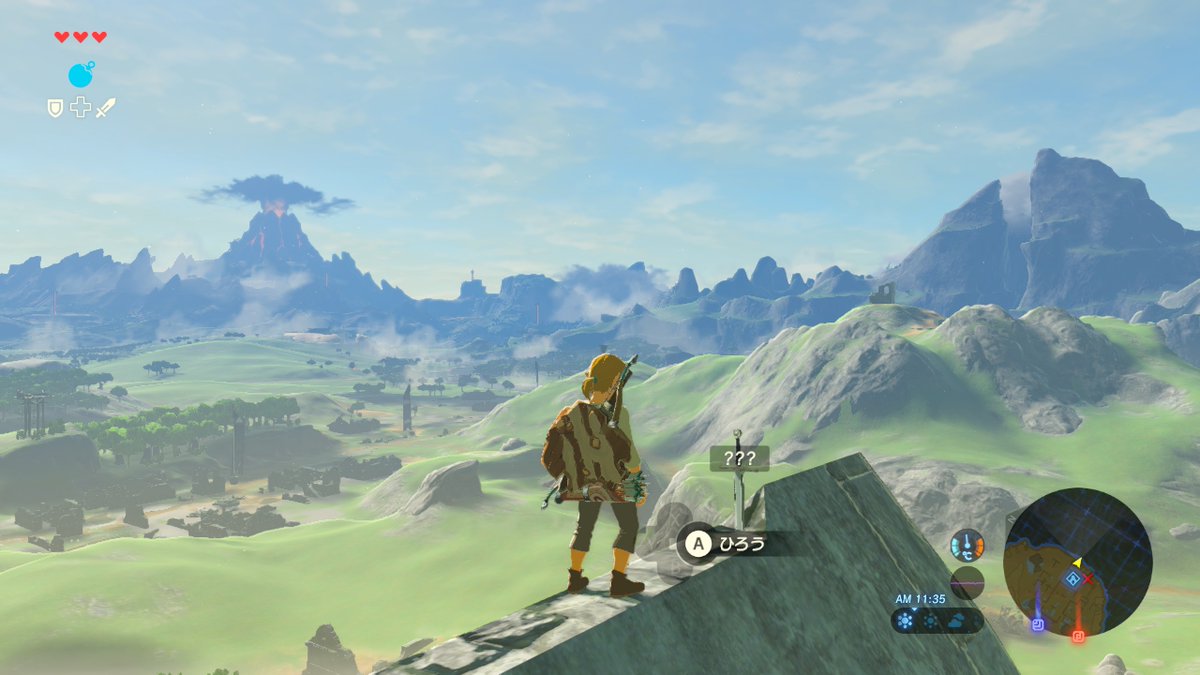Viewport: 1200px width, 675px height.
Task: Activate the blue remote bomb rune
Action: 81,74
